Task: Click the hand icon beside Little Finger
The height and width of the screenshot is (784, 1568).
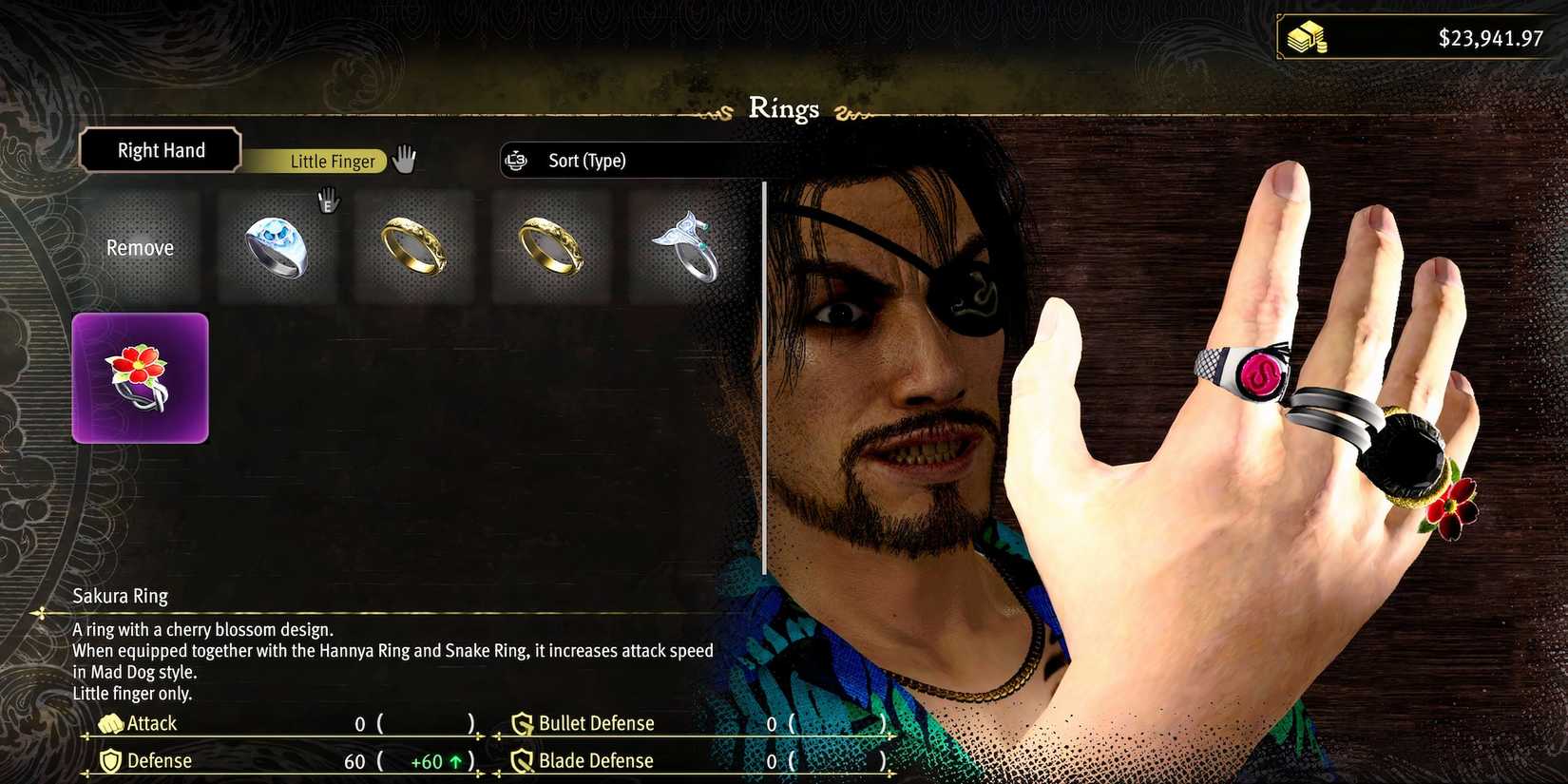Action: 405,160
